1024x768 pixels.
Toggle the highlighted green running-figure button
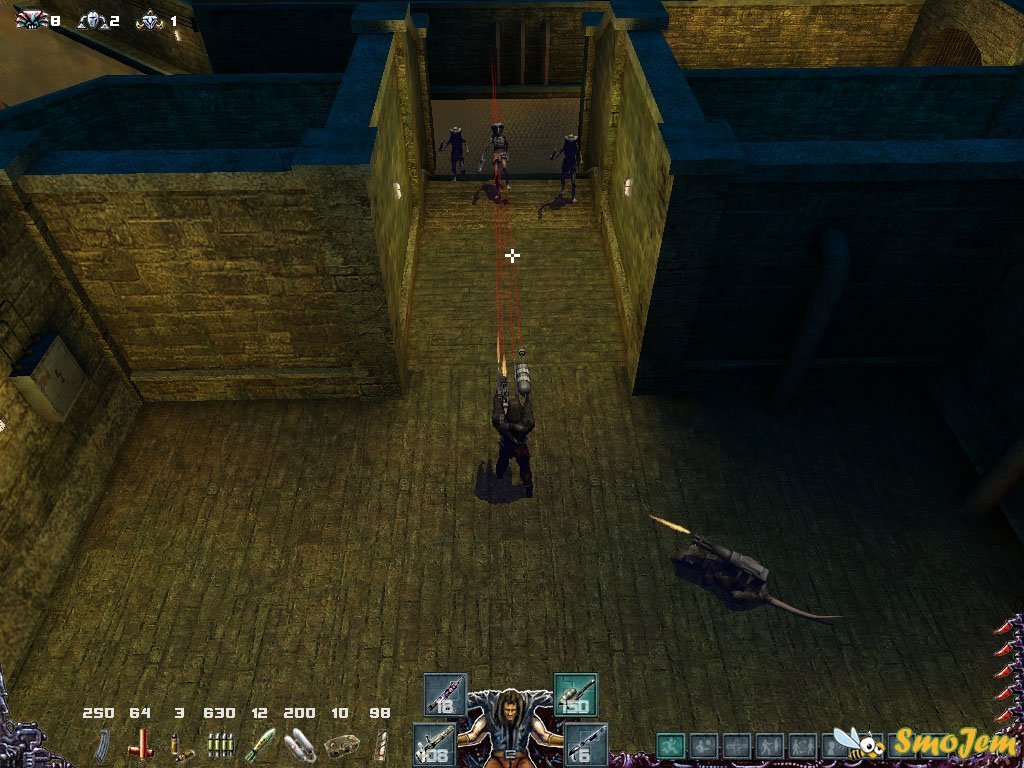[671, 745]
